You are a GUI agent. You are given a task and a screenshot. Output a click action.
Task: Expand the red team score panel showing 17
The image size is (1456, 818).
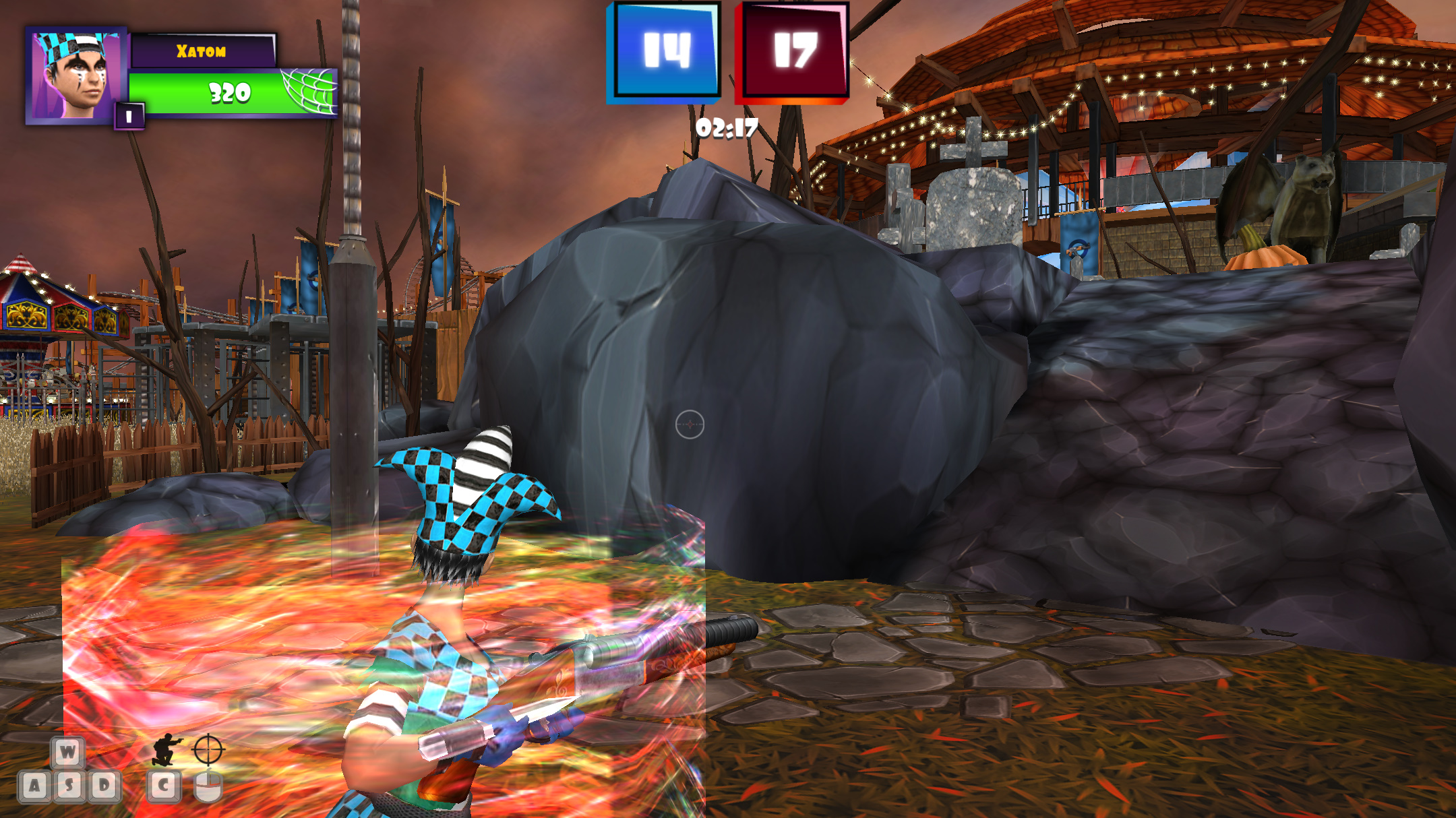[x=794, y=51]
